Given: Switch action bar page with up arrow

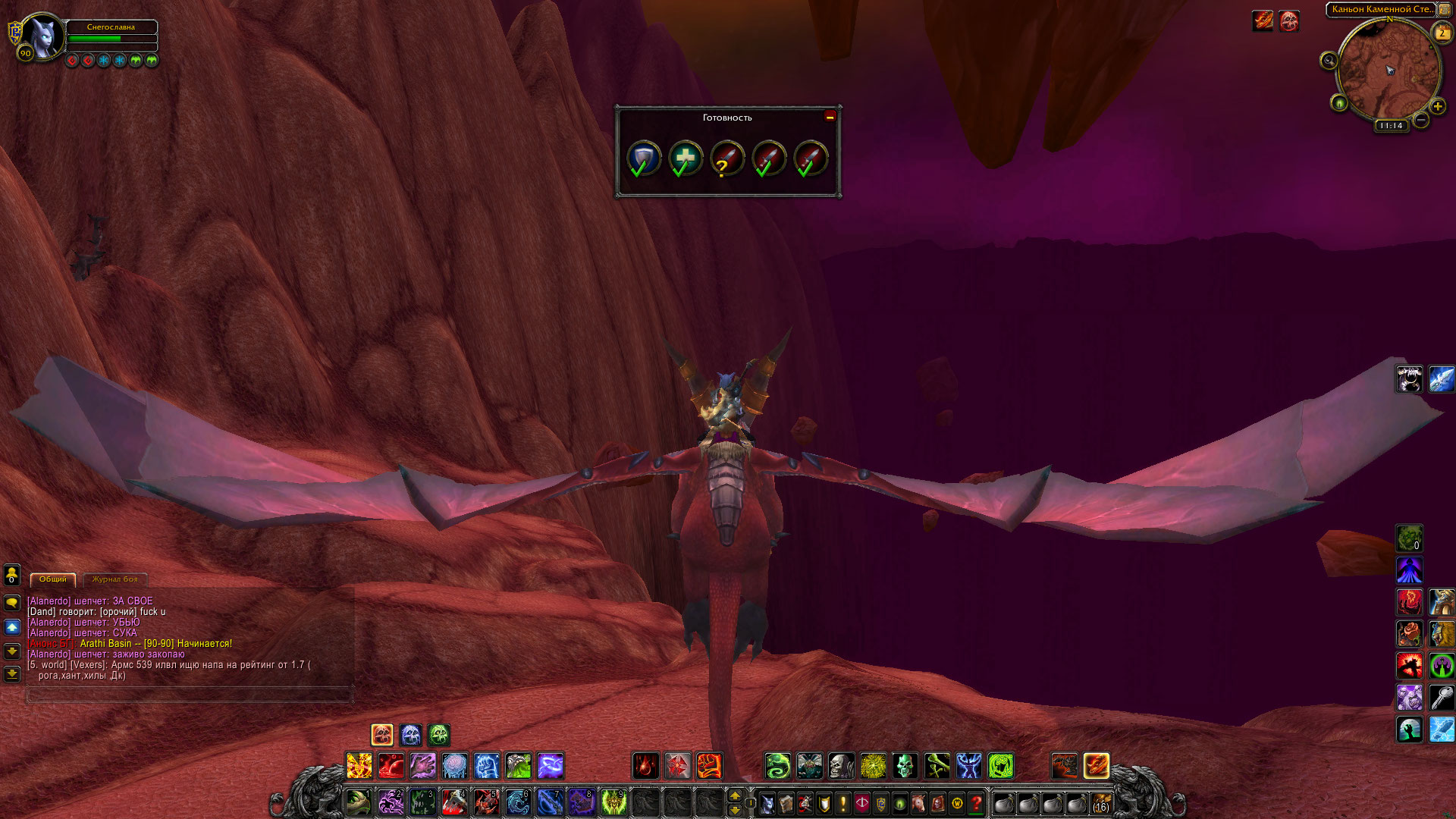Looking at the screenshot, I should coord(734,795).
